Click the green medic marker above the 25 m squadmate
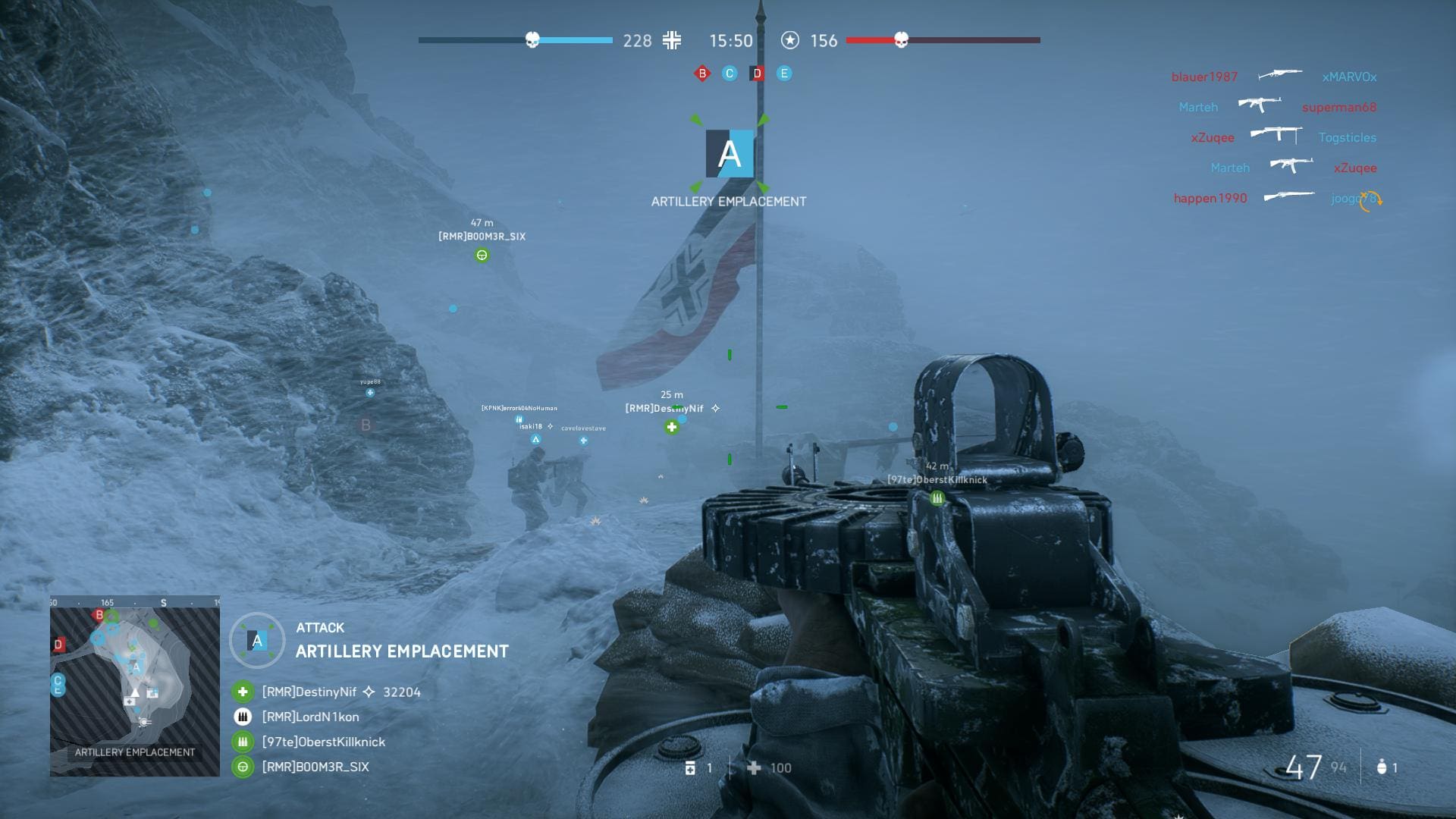The width and height of the screenshot is (1456, 819). (671, 428)
